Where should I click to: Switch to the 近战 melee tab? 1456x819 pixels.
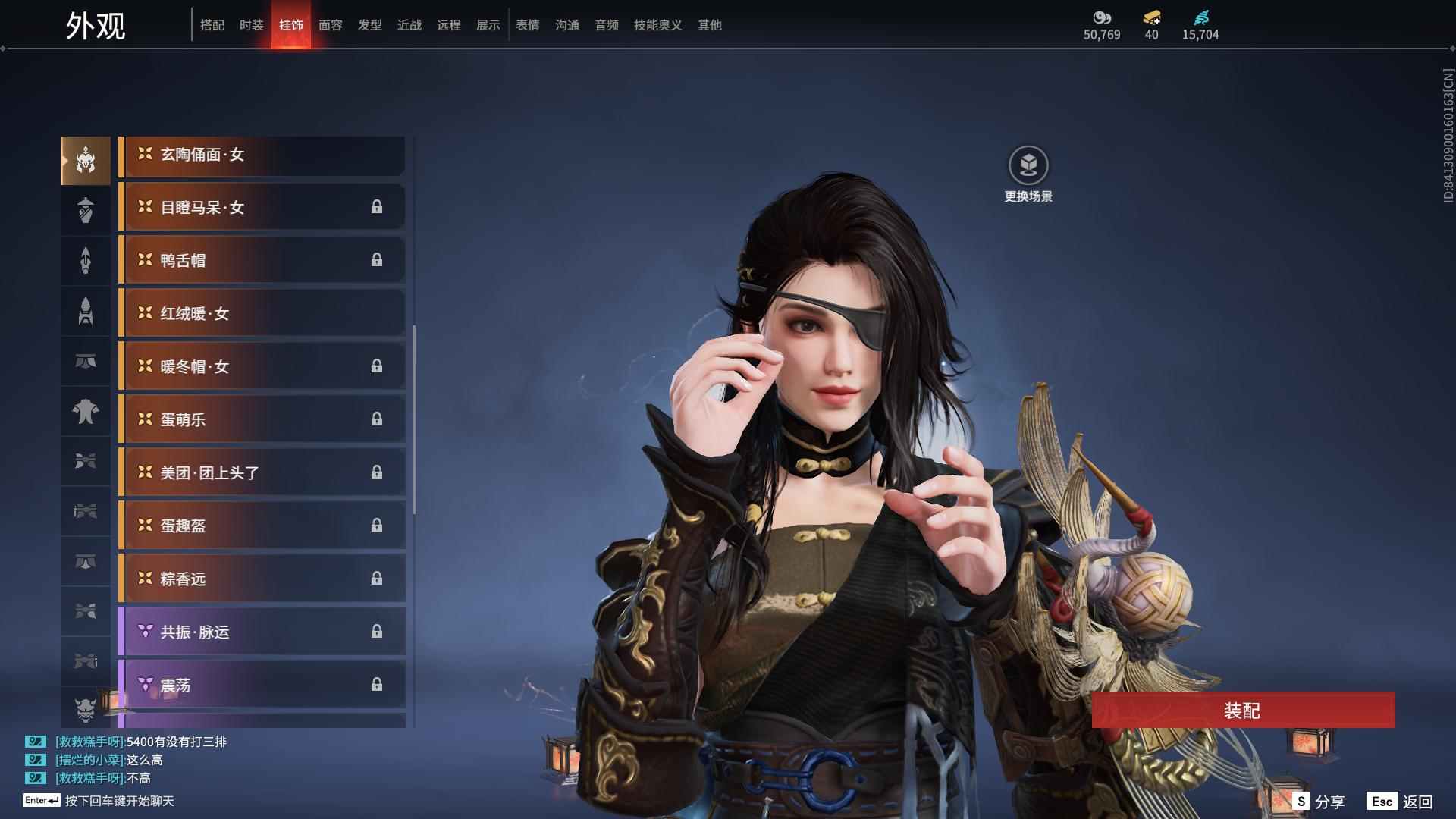409,25
